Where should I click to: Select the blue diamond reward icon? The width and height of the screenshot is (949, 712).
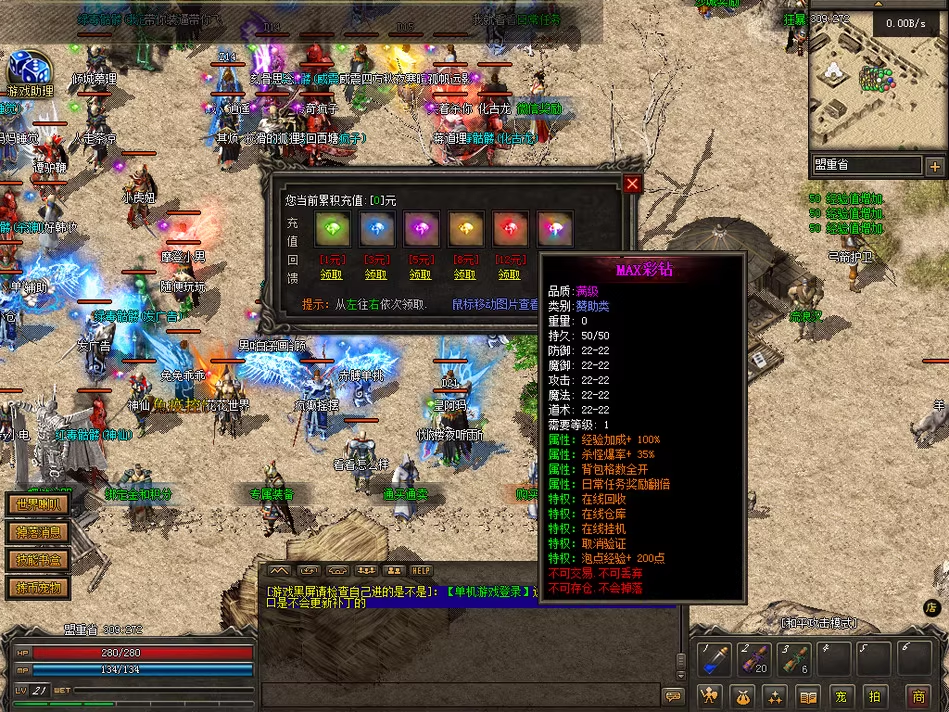pyautogui.click(x=376, y=229)
